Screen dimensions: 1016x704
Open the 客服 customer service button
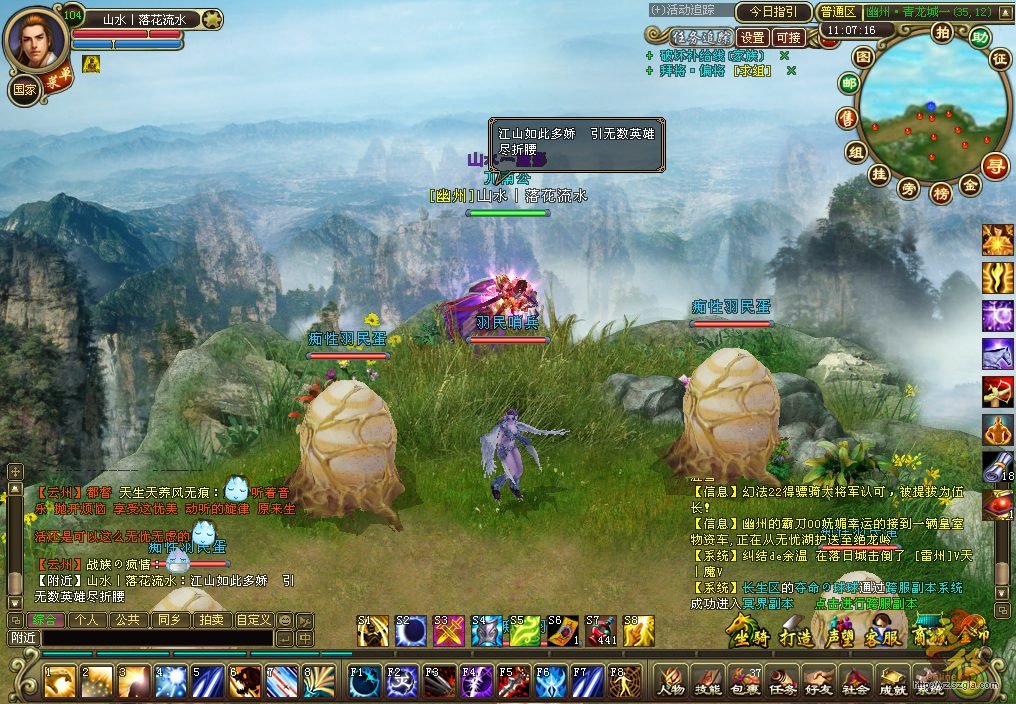pos(884,635)
